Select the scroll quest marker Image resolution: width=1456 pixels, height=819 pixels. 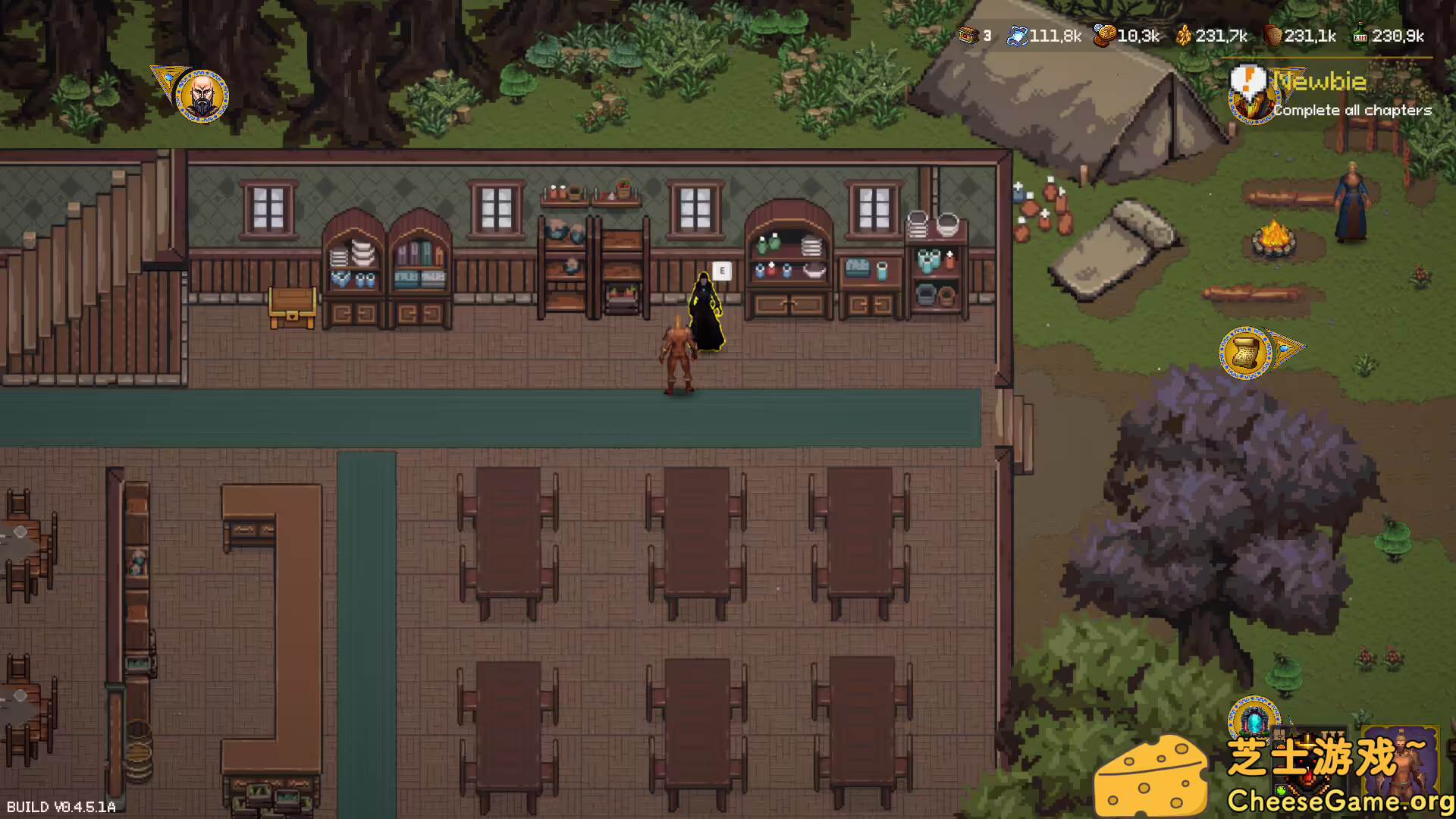click(x=1245, y=353)
